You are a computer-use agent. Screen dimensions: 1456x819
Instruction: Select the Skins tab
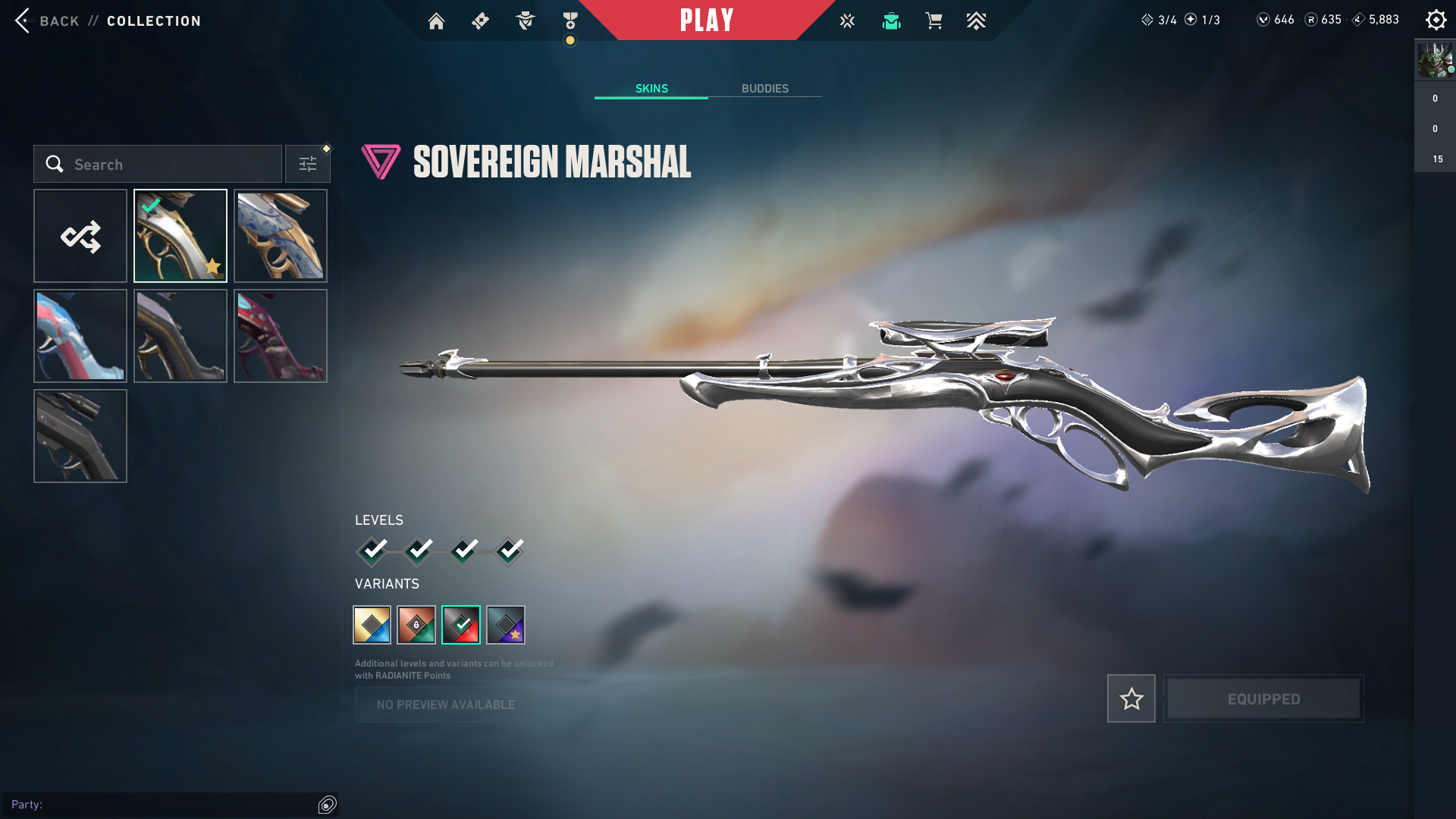click(651, 89)
